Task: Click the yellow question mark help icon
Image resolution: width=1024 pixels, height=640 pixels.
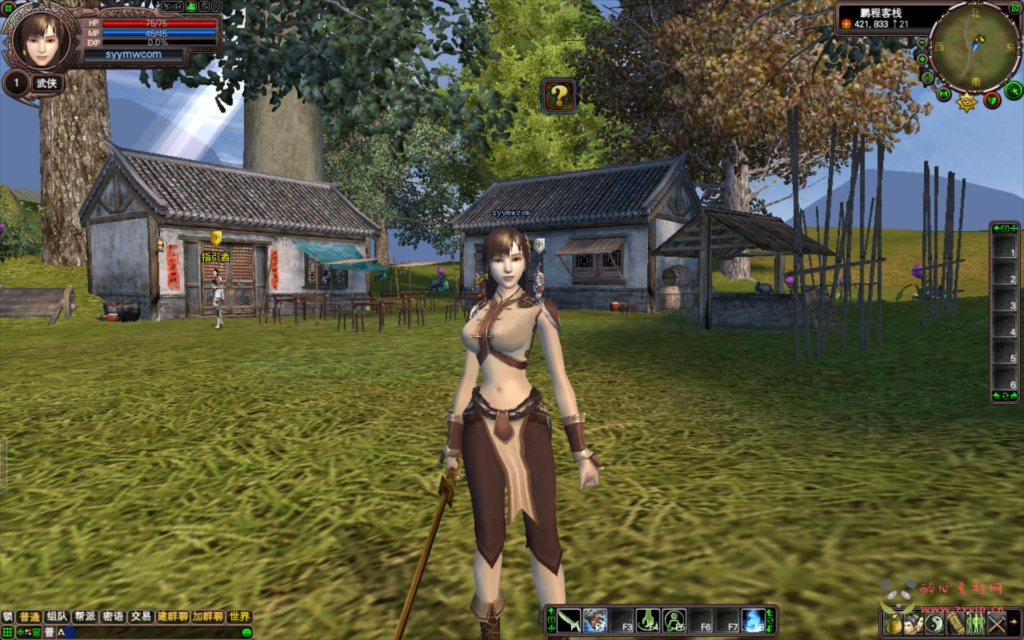Action: tap(559, 96)
